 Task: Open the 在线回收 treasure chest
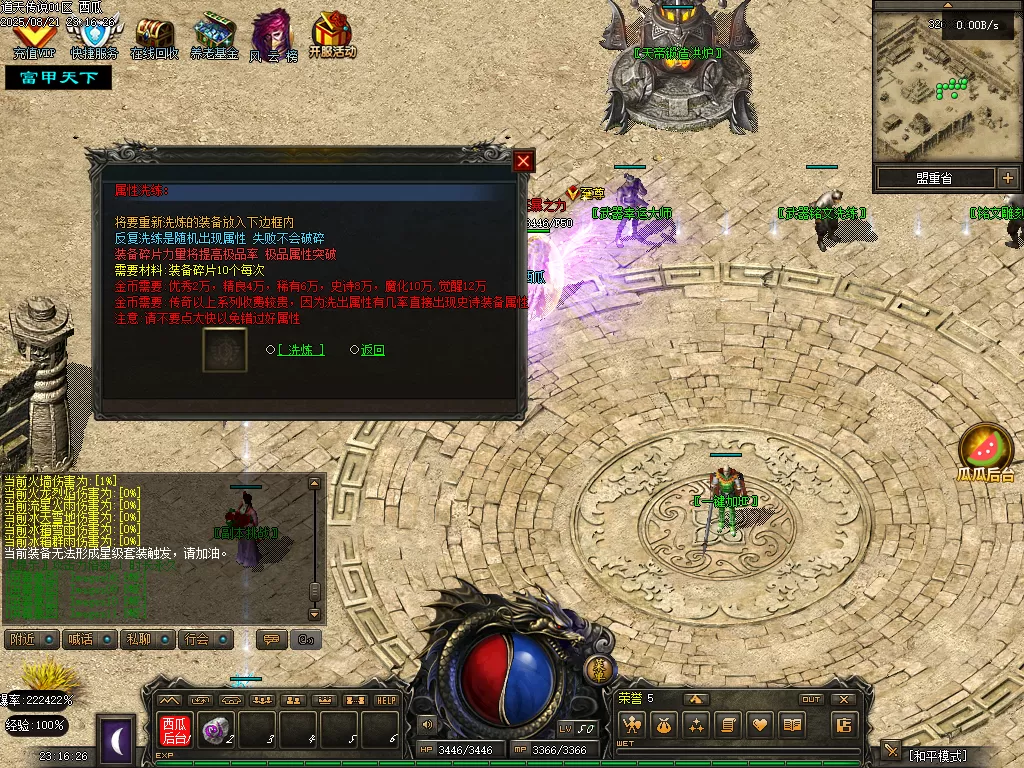pyautogui.click(x=154, y=38)
